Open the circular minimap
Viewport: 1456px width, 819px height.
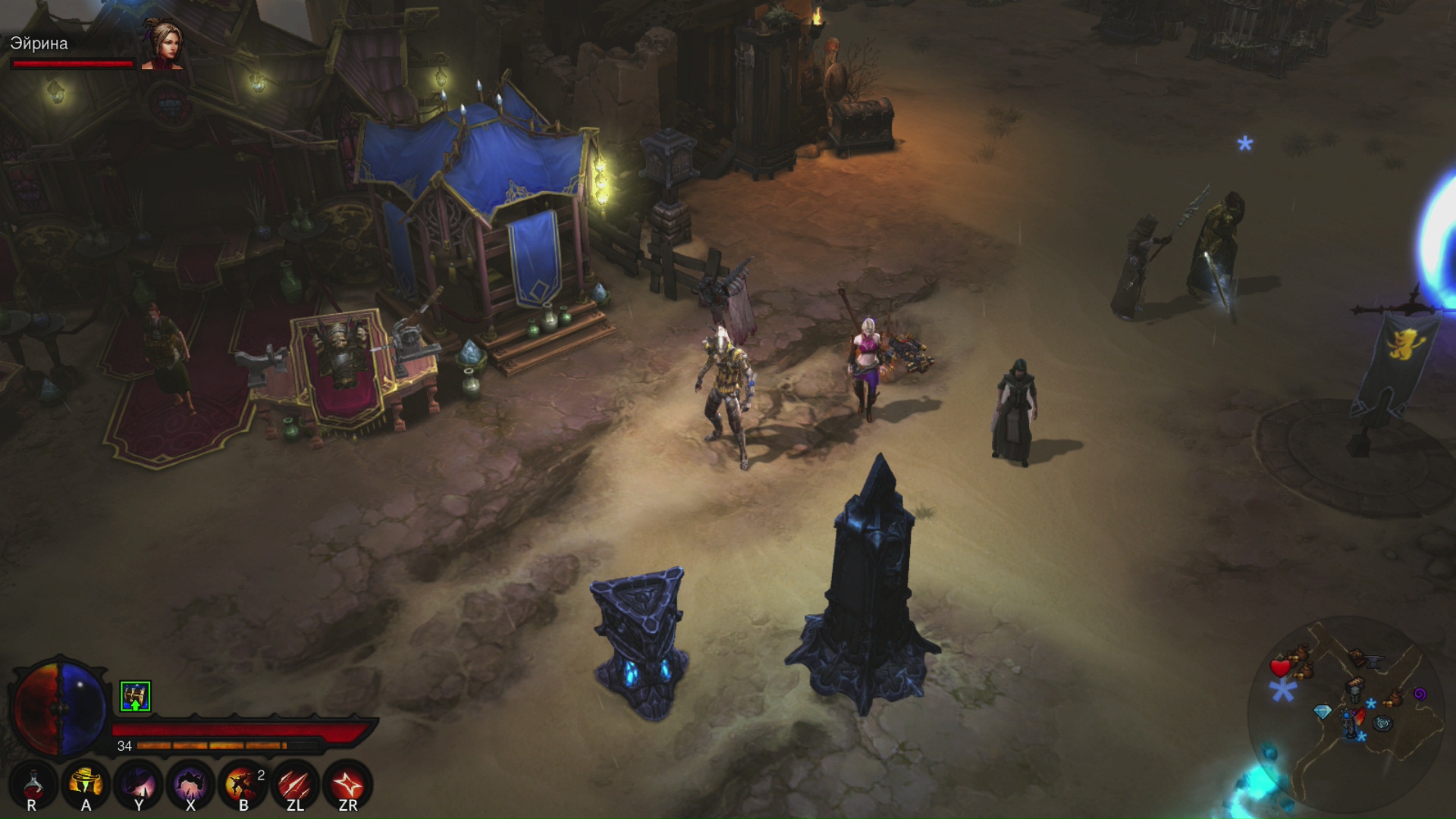[1346, 713]
